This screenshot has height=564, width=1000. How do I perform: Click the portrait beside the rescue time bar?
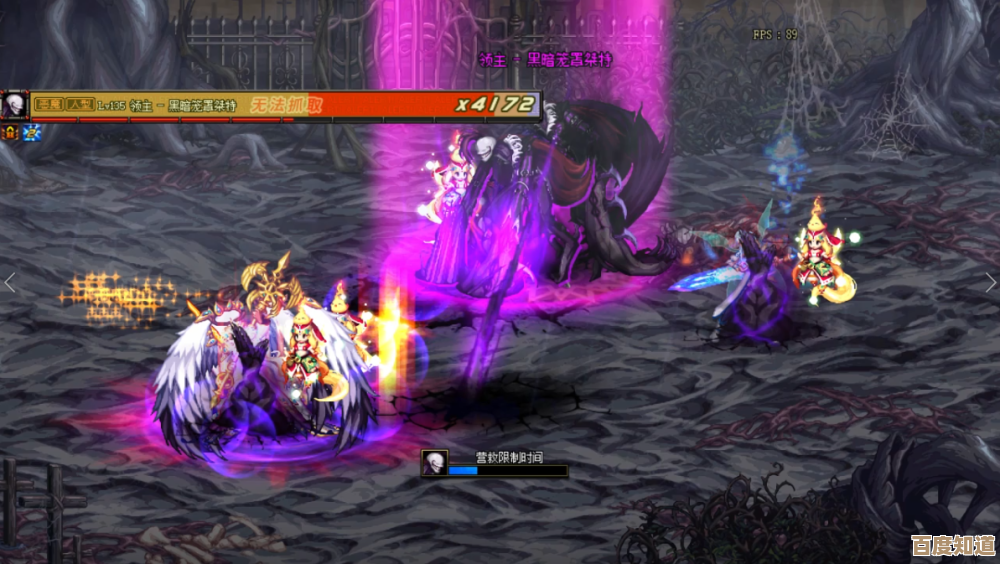(434, 463)
